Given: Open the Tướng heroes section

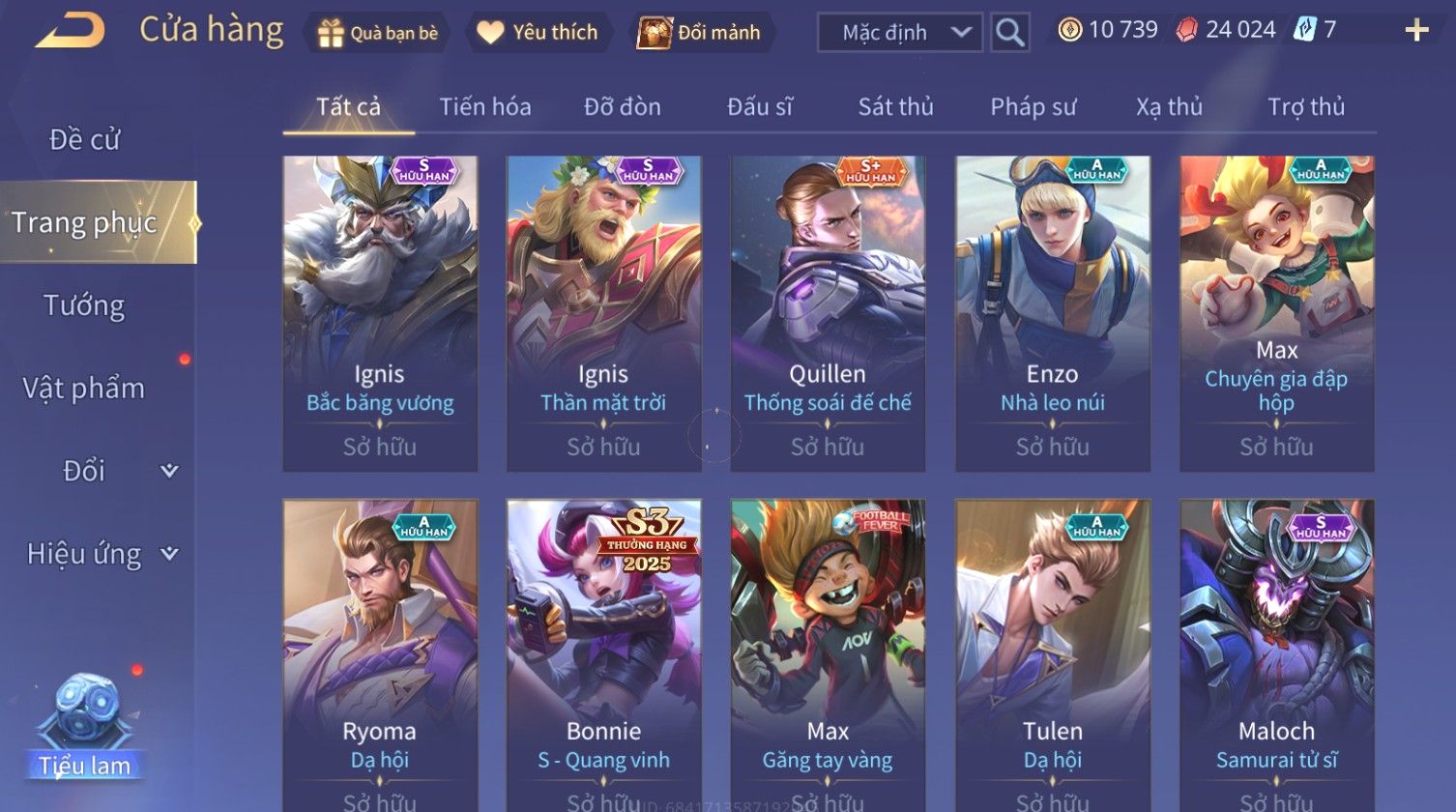Looking at the screenshot, I should tap(84, 305).
